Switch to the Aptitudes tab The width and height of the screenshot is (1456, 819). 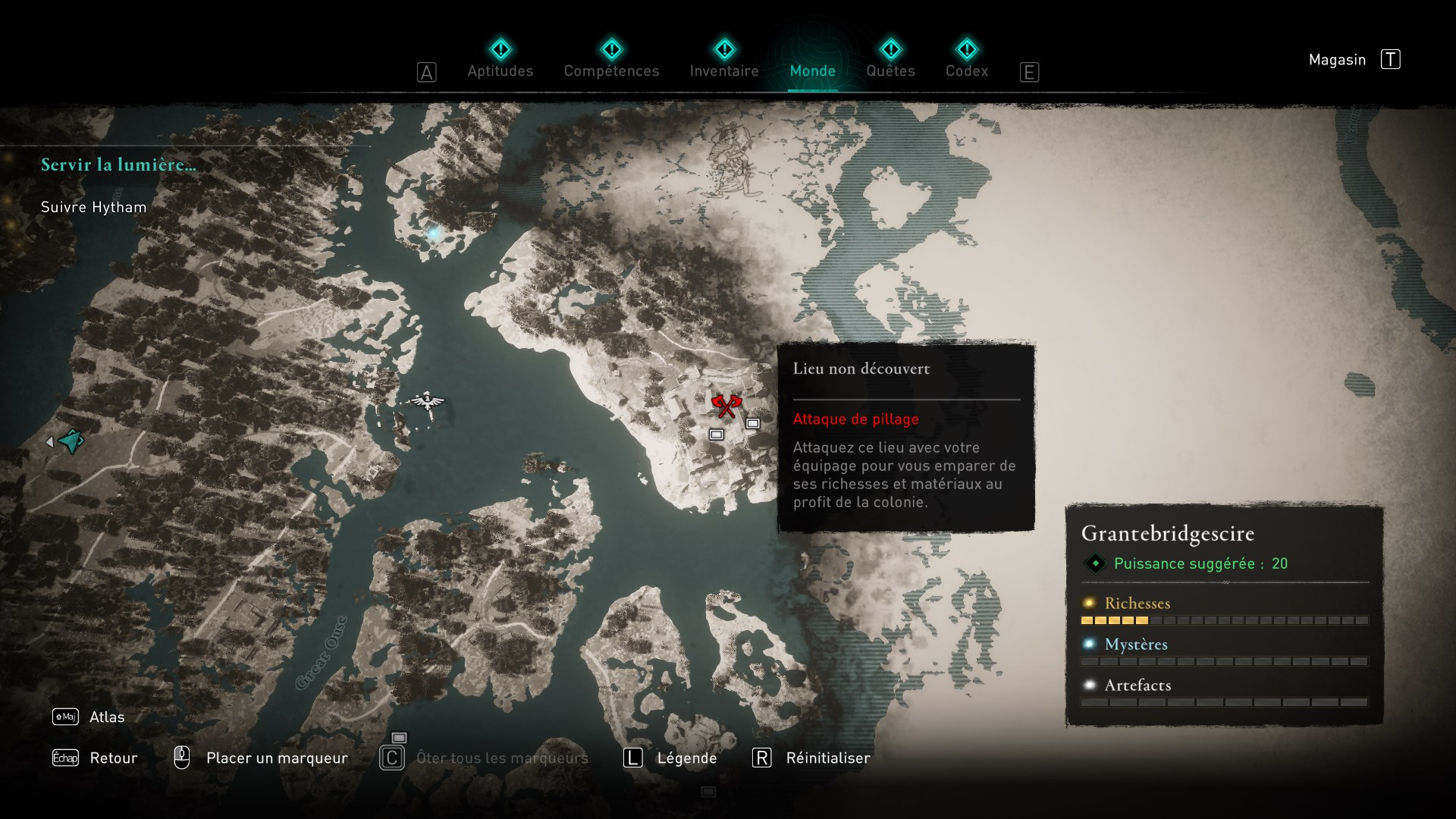pos(500,71)
